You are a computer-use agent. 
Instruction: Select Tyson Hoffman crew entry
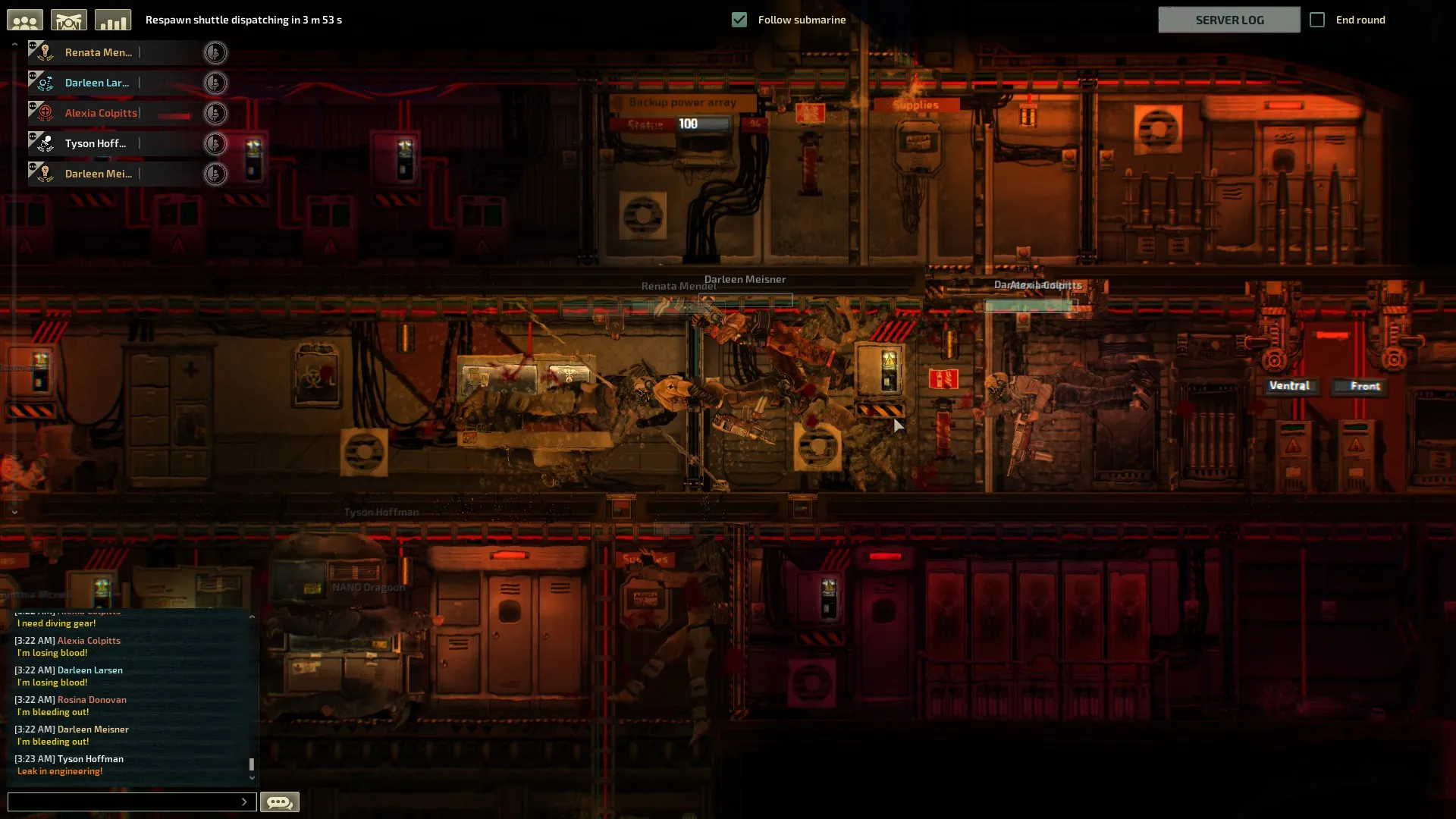pos(96,143)
